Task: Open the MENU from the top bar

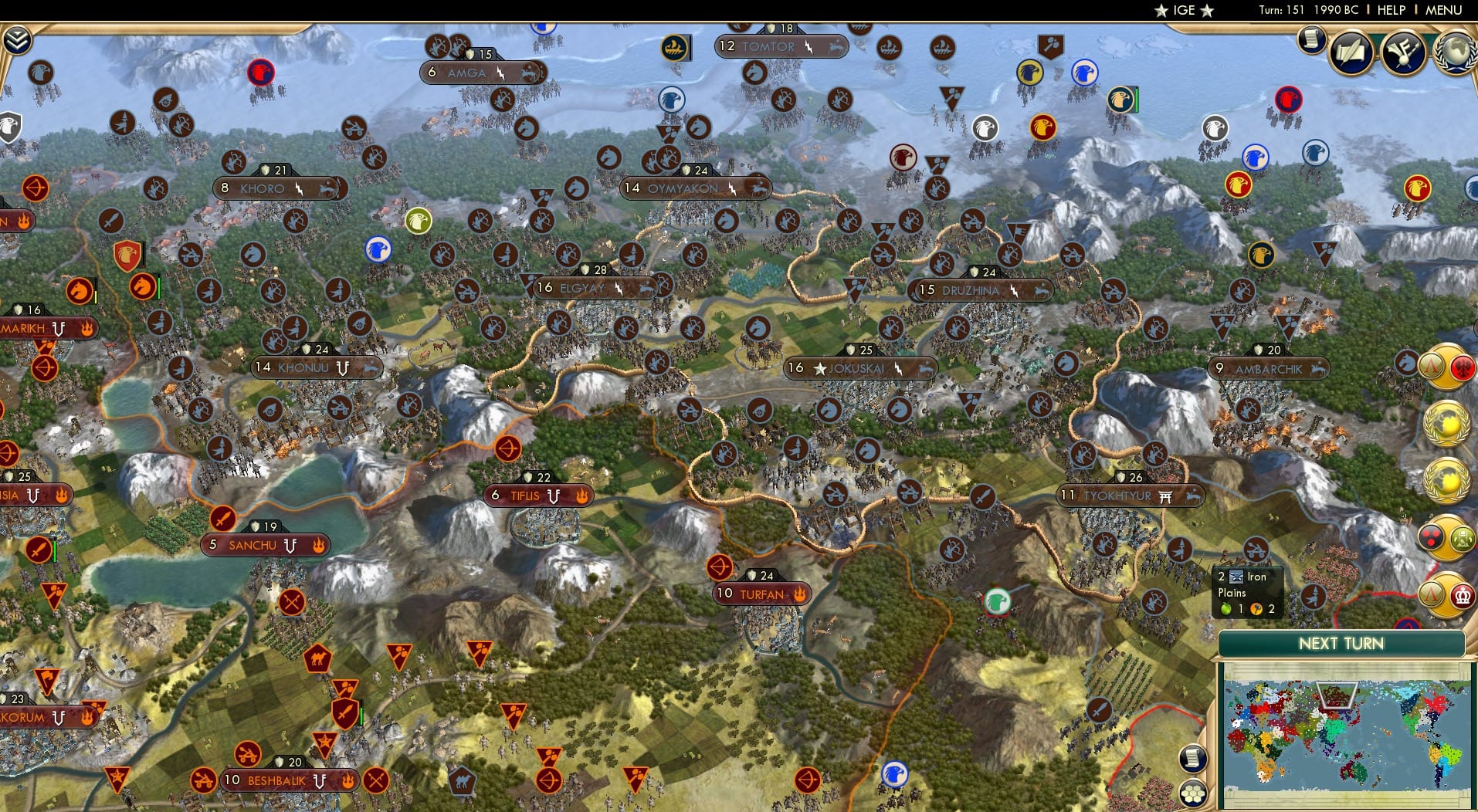Action: click(1445, 10)
